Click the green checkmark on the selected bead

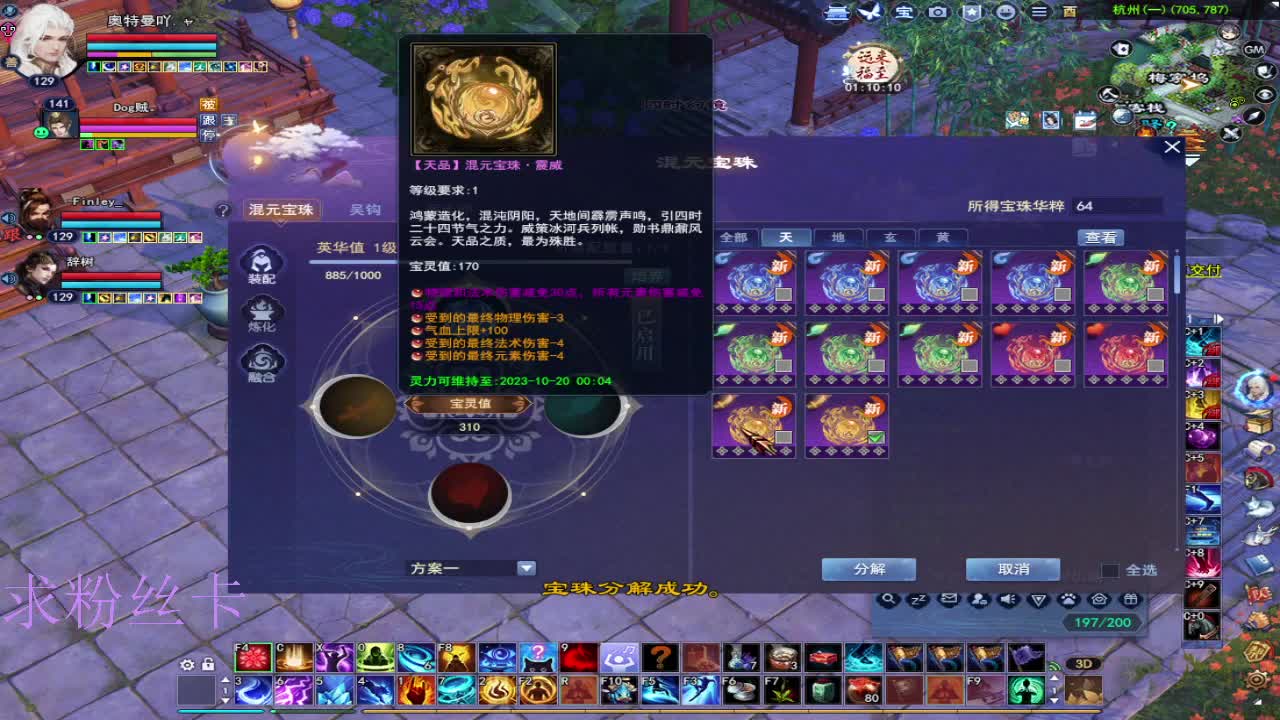coord(874,437)
